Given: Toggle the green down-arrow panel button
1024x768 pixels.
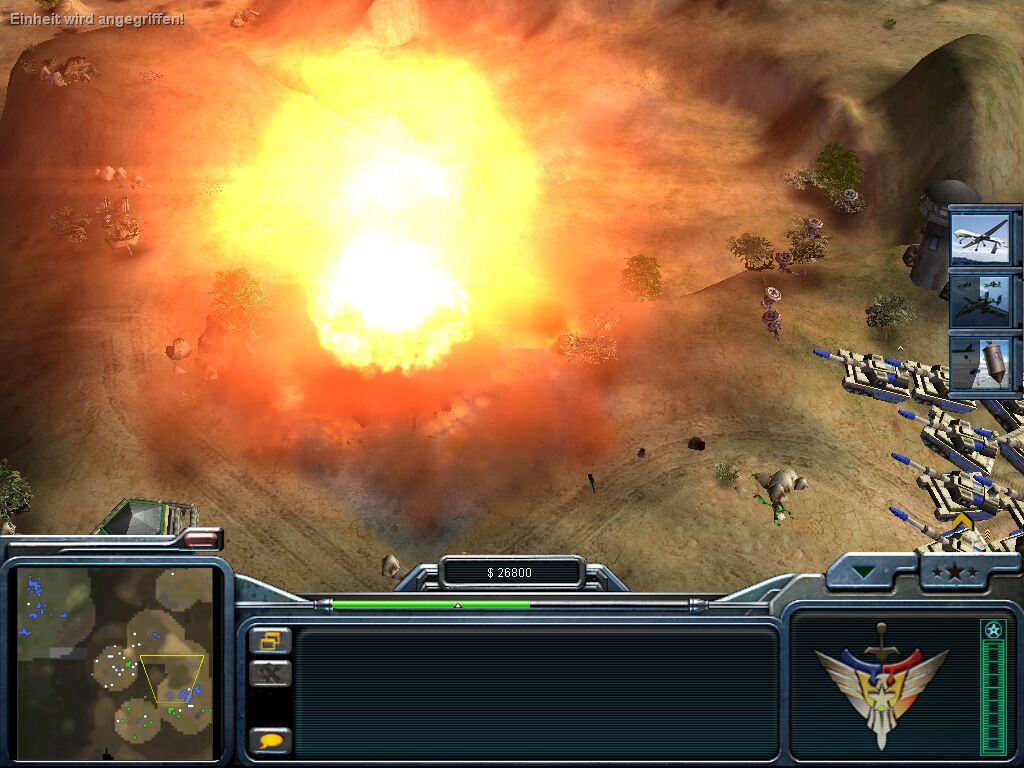Looking at the screenshot, I should (x=863, y=573).
